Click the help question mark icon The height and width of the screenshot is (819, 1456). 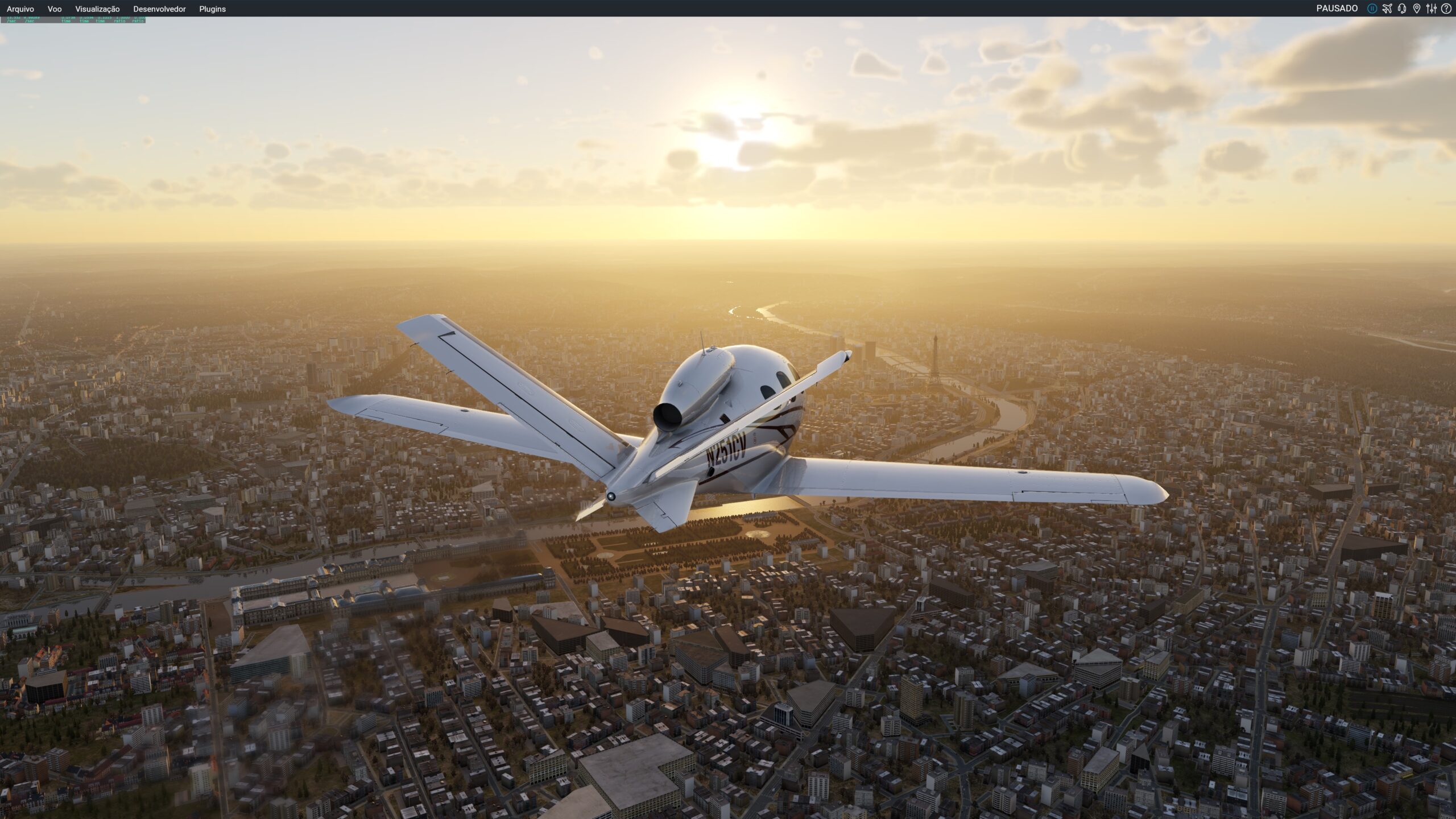[1446, 9]
